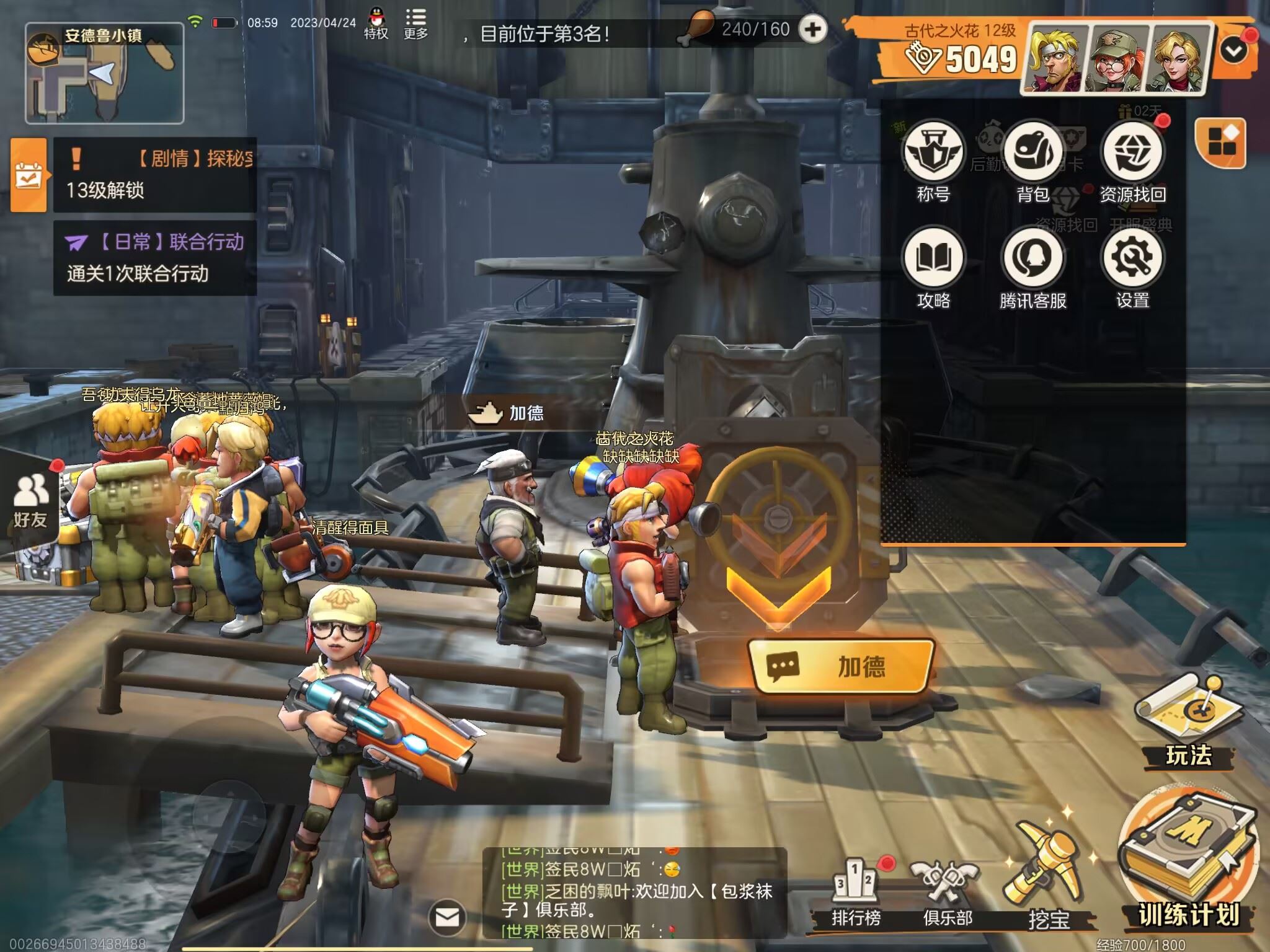The height and width of the screenshot is (952, 1270).
Task: Add stamina with the plus button
Action: pos(812,29)
